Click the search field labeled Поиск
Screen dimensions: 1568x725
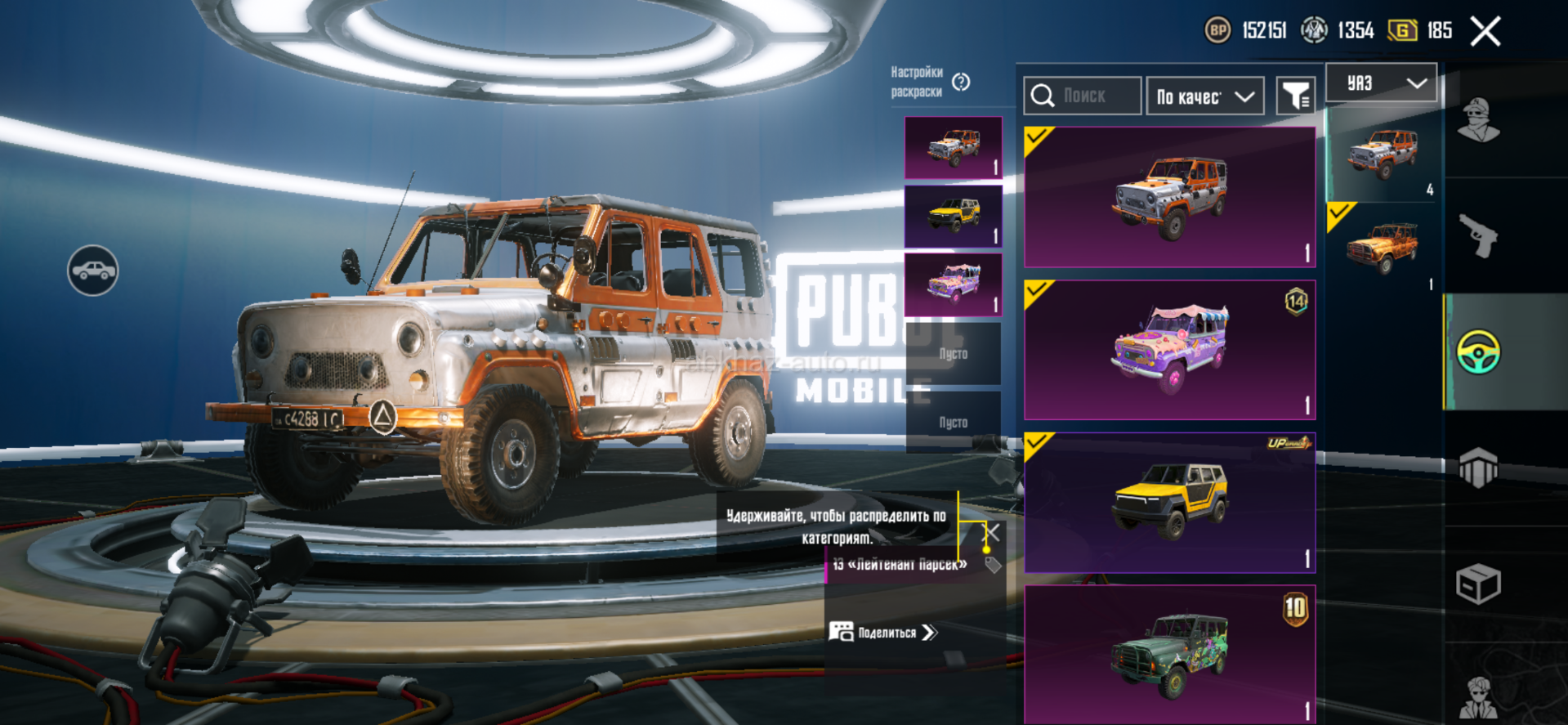(x=1083, y=96)
